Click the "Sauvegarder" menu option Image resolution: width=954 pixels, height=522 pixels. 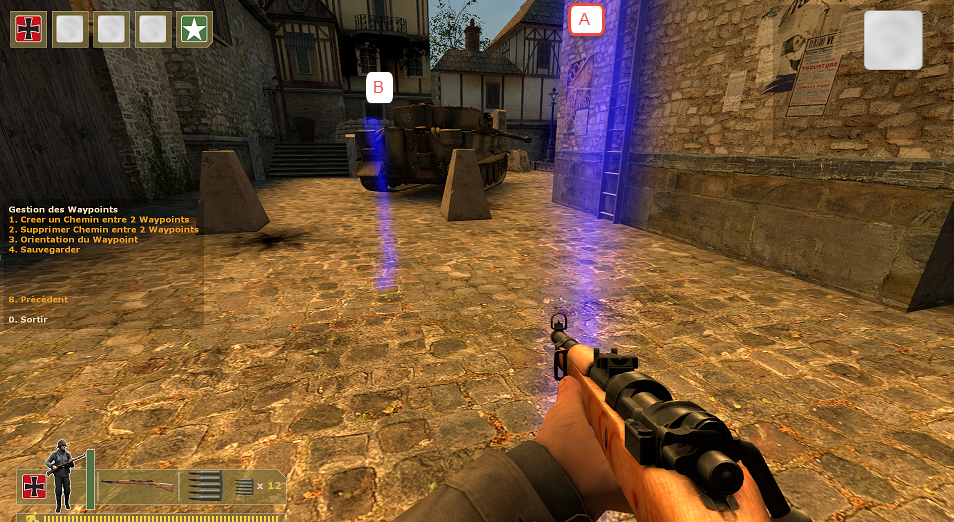tap(44, 250)
